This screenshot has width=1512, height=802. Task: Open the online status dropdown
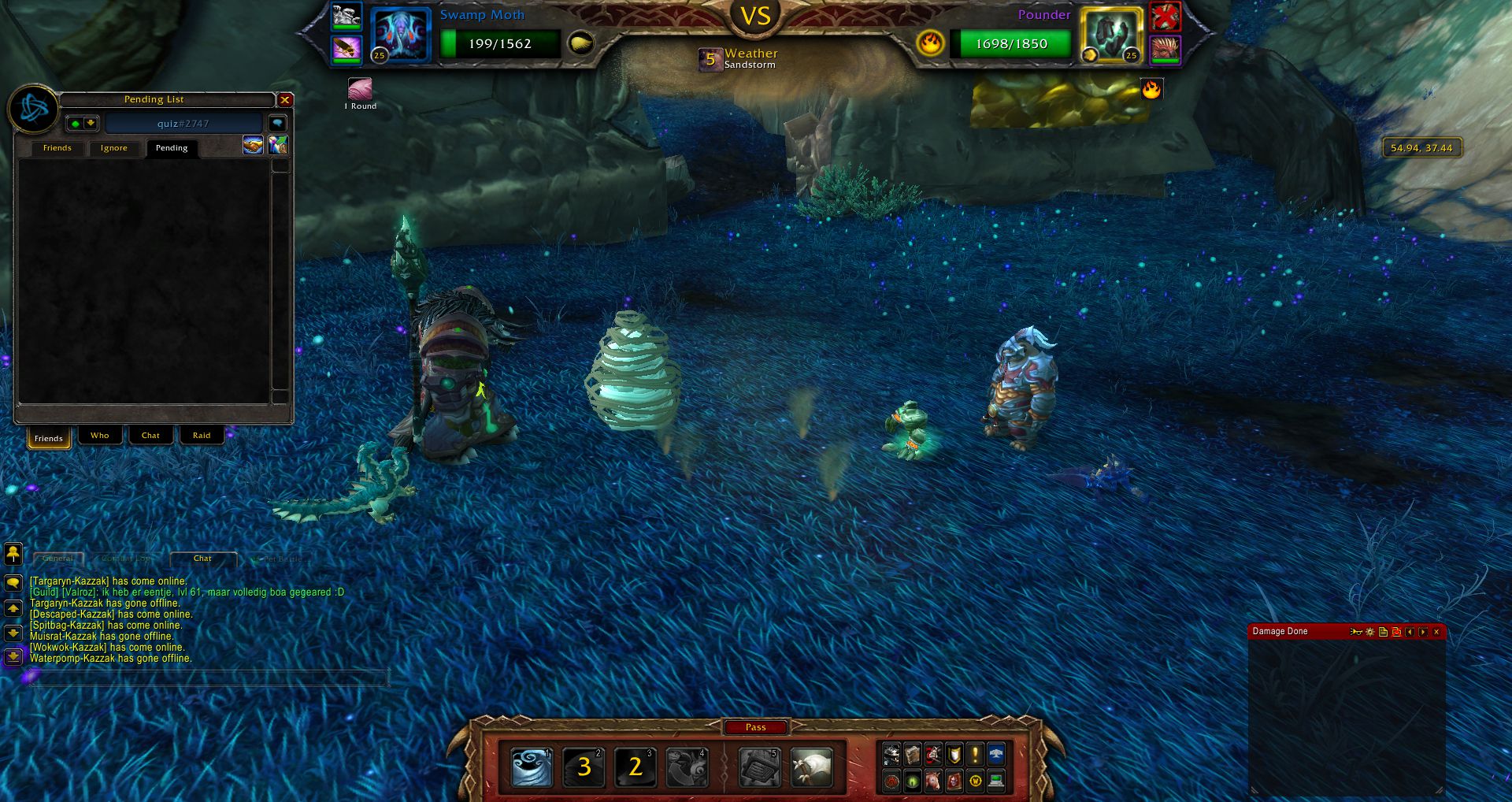tap(83, 123)
